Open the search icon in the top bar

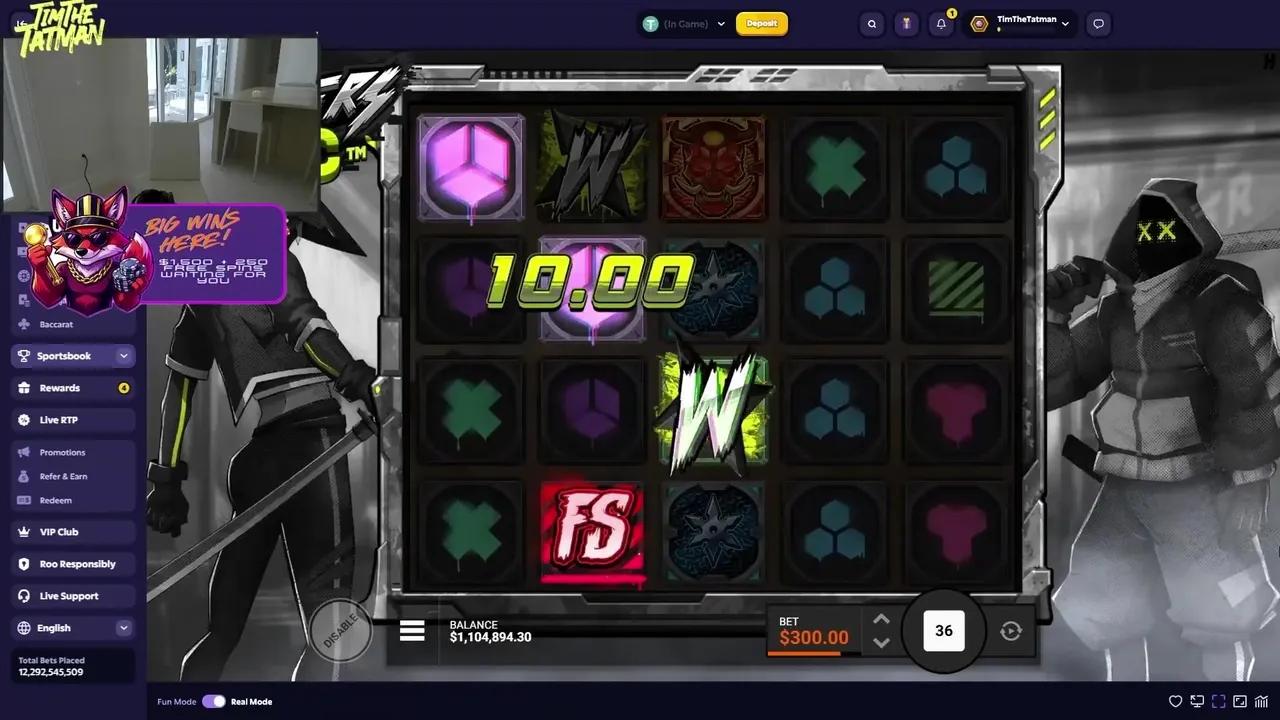point(870,23)
